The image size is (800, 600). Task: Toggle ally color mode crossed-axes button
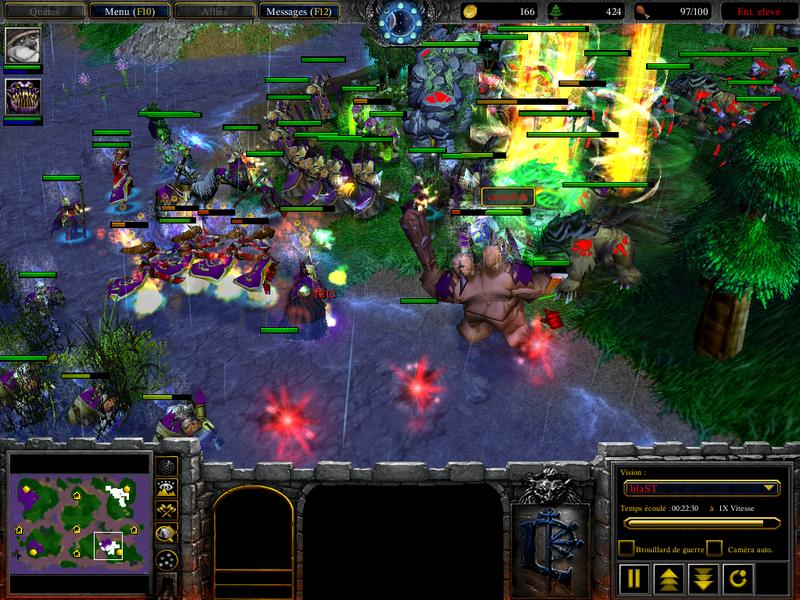click(x=167, y=510)
